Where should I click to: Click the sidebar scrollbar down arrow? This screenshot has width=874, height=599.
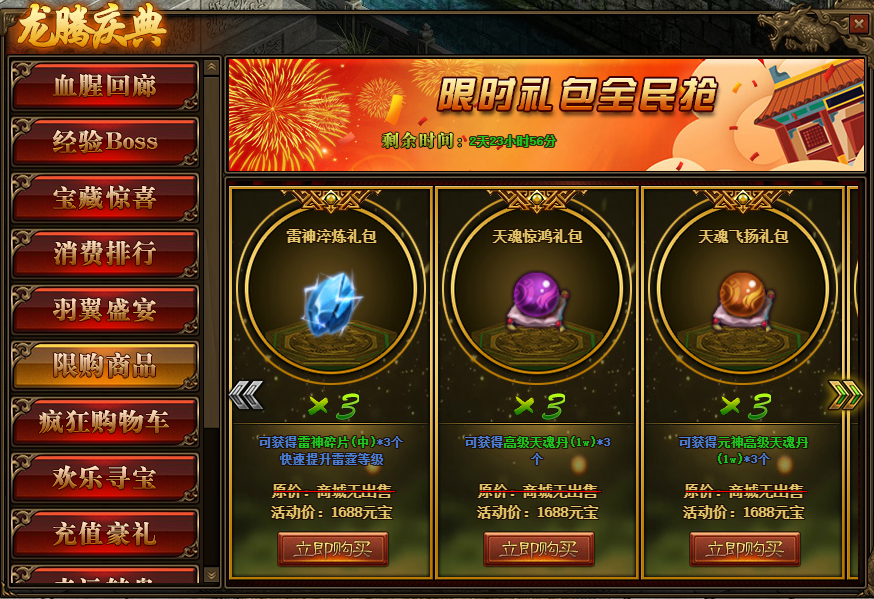click(x=211, y=574)
